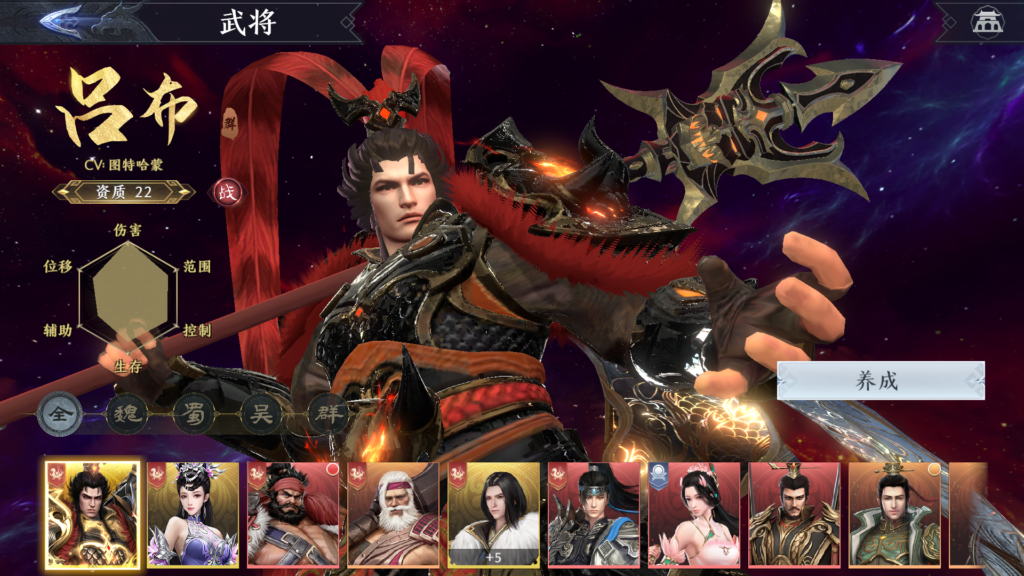Switch to the 魏 faction filter
This screenshot has height=576, width=1024.
(x=126, y=414)
